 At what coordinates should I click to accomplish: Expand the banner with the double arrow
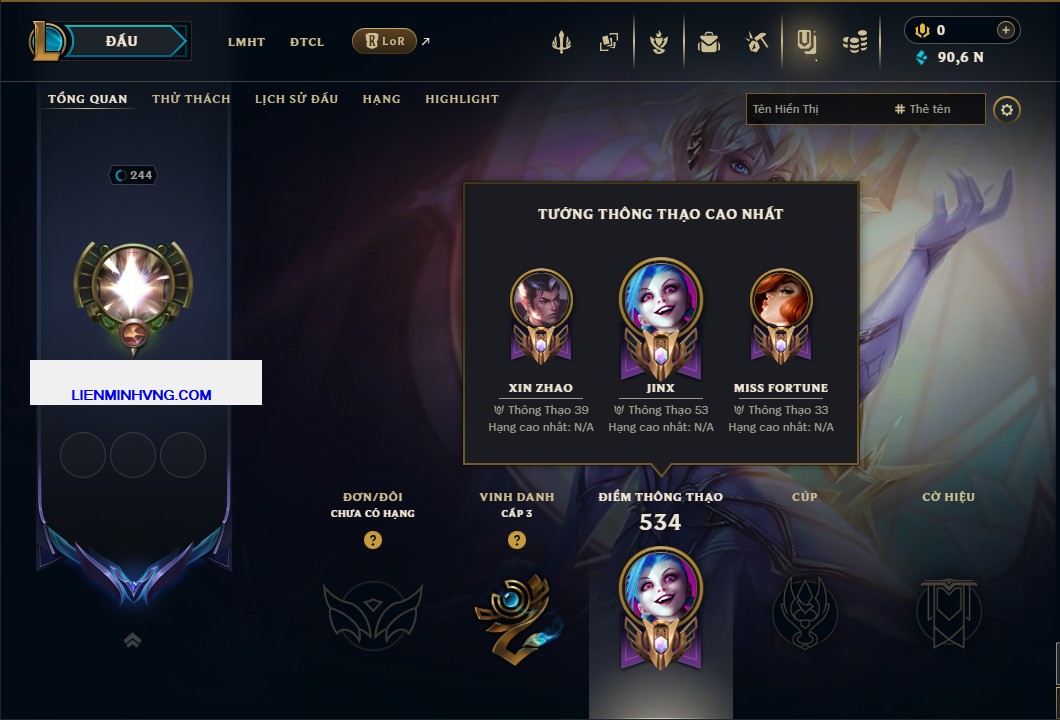coord(133,640)
